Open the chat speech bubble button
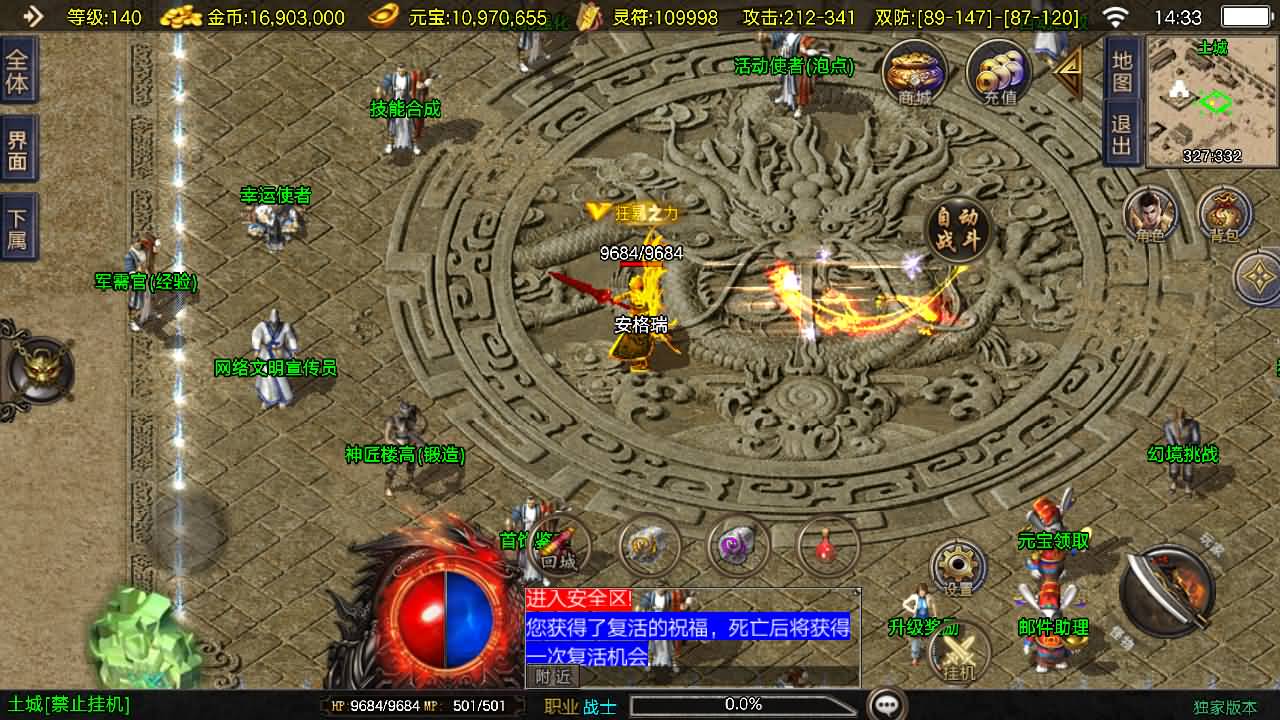The width and height of the screenshot is (1280, 720). tap(887, 705)
